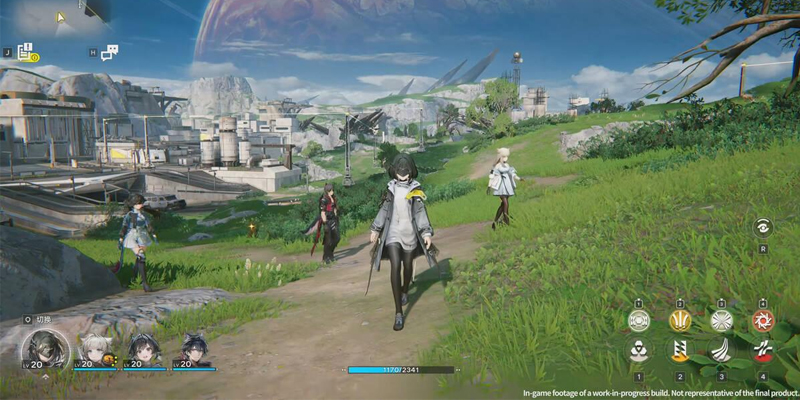This screenshot has width=800, height=400.
Task: Use the trefoil skill in slot 1
Action: coord(638,351)
